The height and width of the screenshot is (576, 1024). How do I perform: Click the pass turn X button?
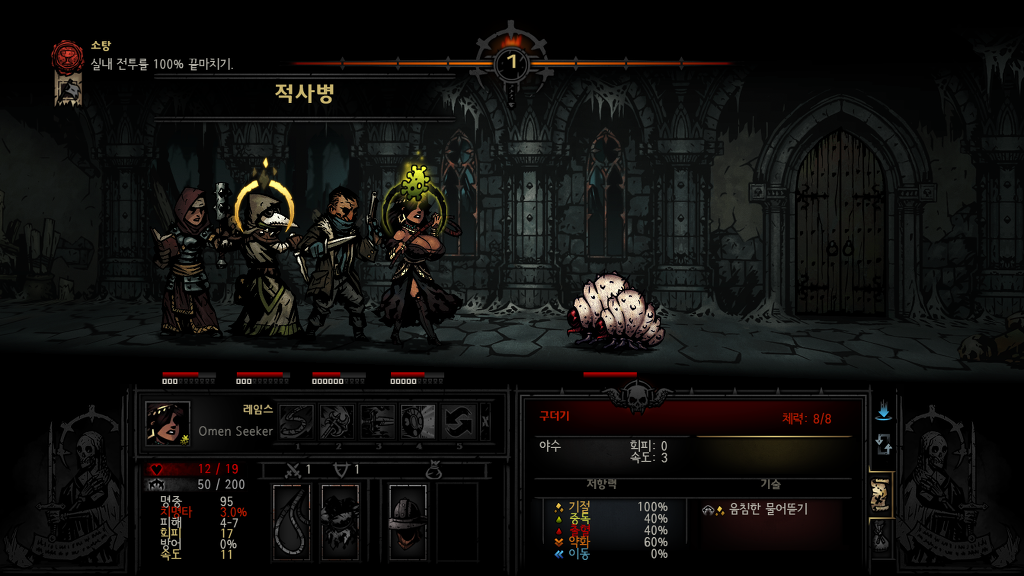click(x=486, y=421)
